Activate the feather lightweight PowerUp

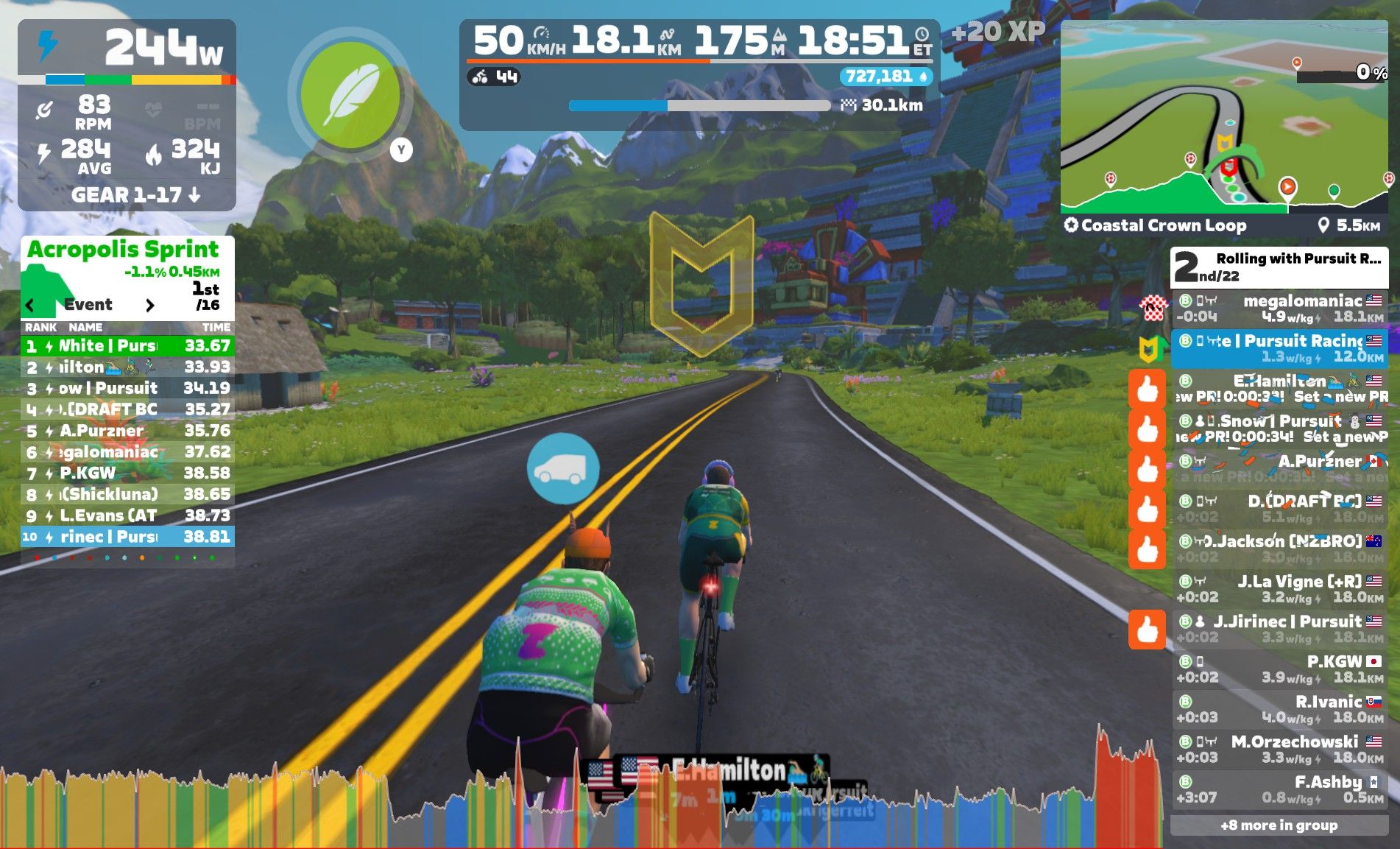tap(351, 96)
